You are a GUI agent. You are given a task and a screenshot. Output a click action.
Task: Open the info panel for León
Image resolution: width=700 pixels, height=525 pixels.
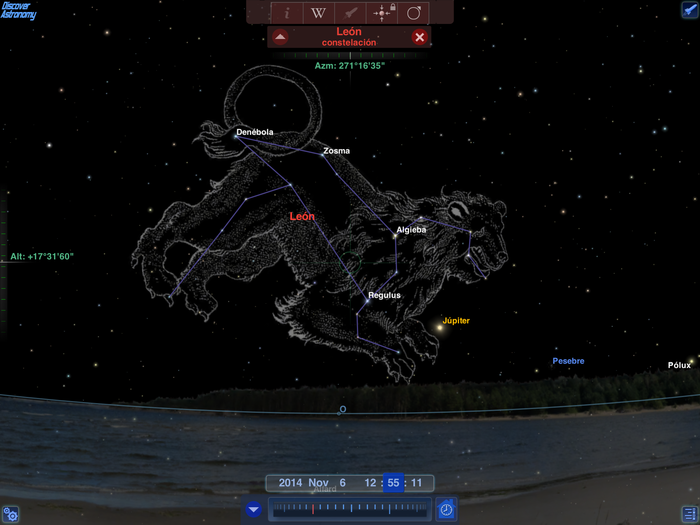[287, 13]
